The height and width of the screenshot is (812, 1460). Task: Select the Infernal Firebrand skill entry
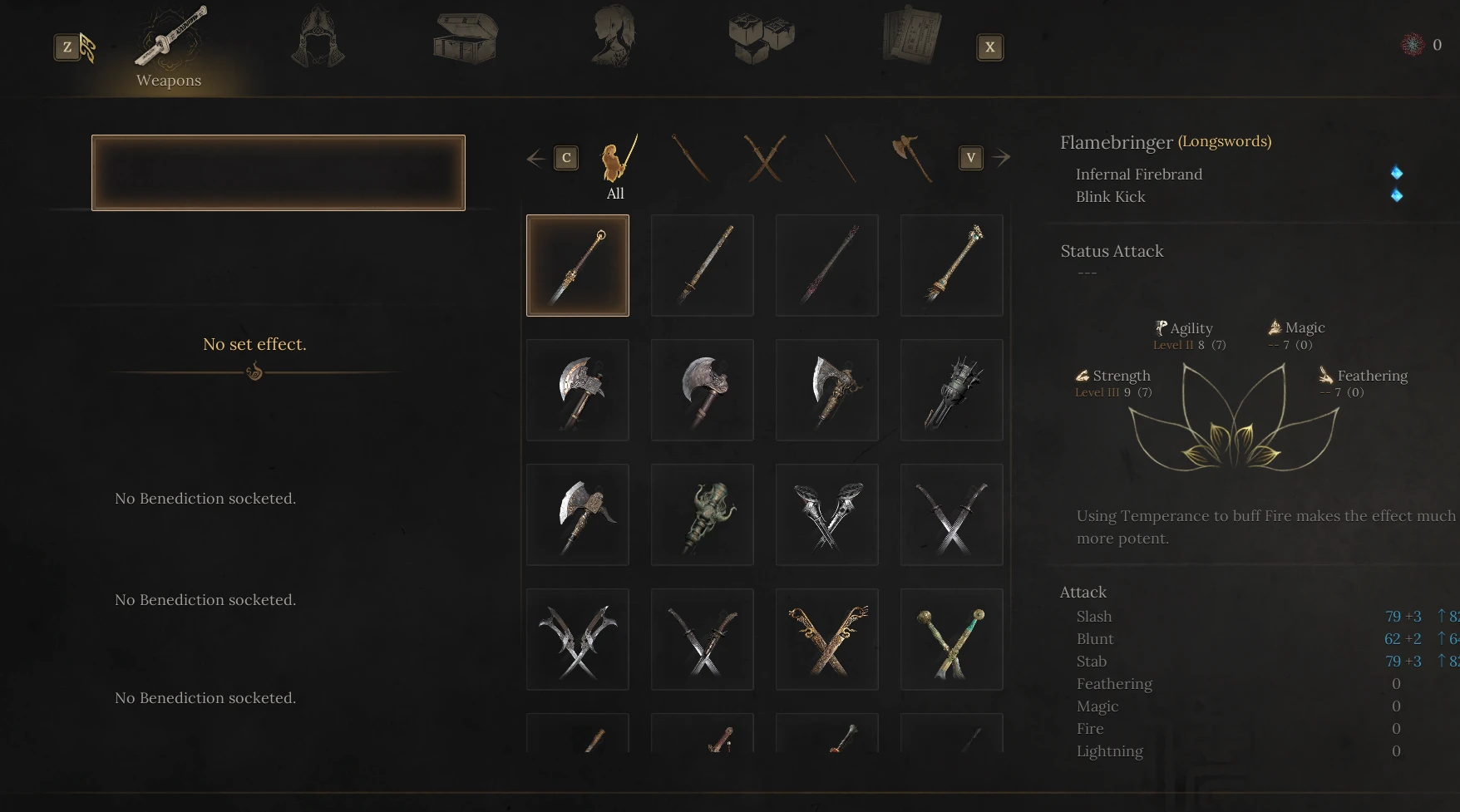pyautogui.click(x=1138, y=175)
